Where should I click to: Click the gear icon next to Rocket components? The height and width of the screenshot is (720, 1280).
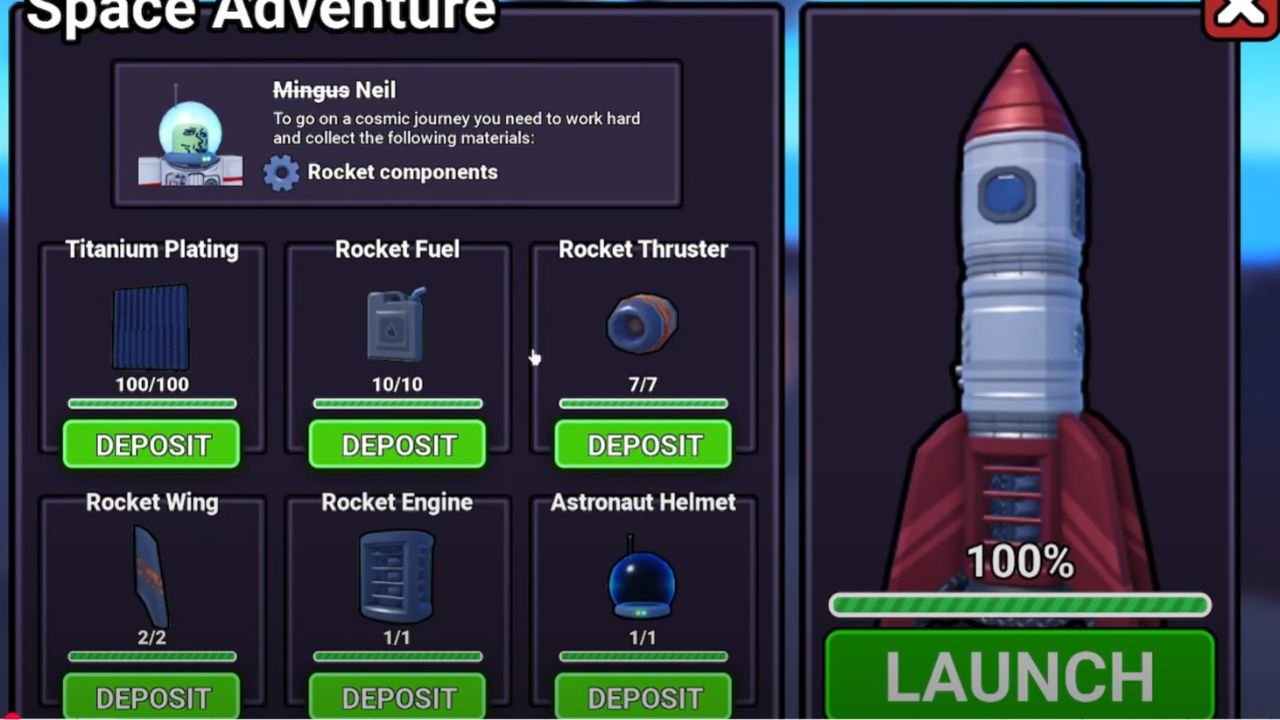coord(281,172)
